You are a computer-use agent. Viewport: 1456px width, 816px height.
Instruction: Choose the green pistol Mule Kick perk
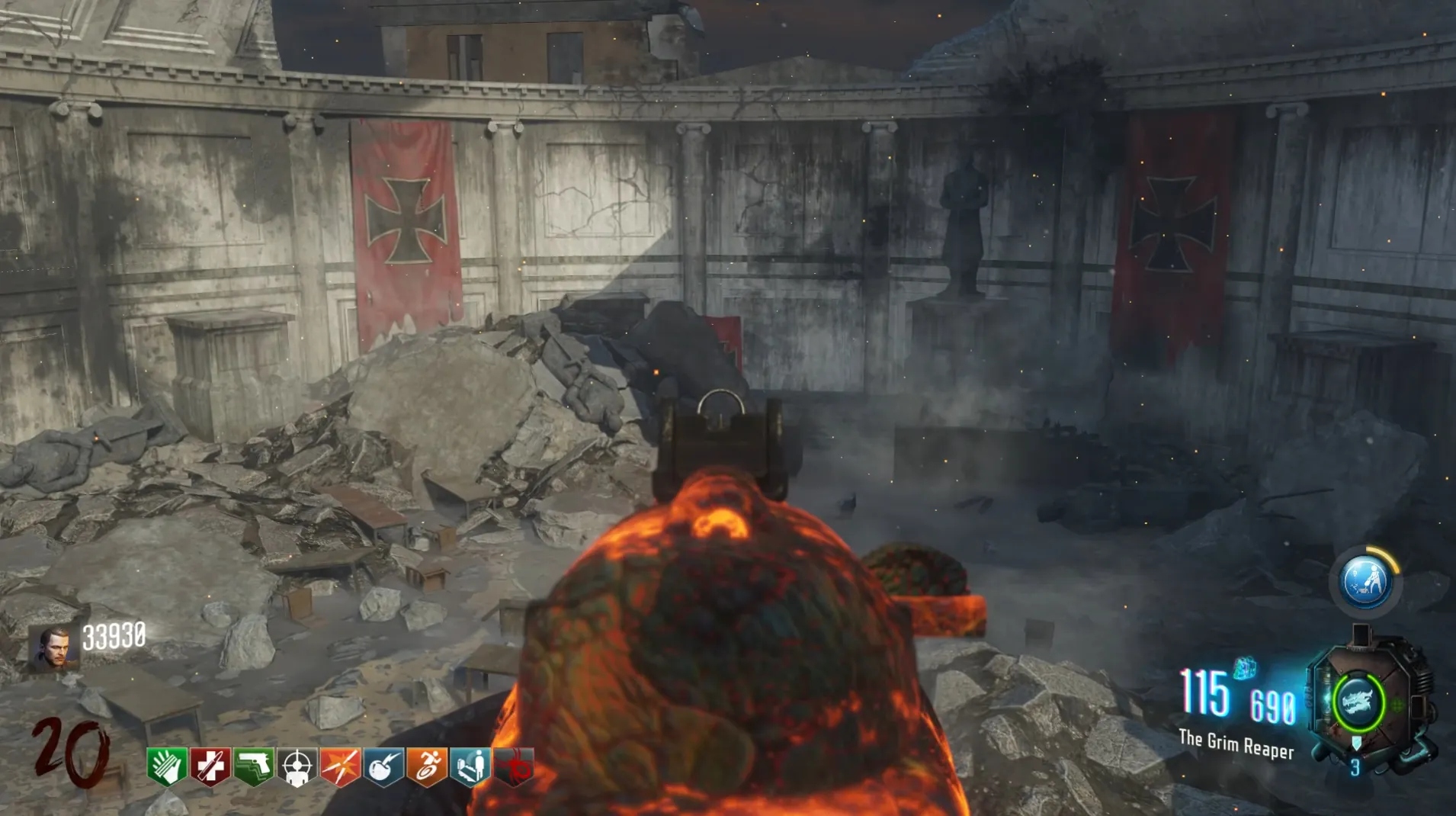(254, 766)
